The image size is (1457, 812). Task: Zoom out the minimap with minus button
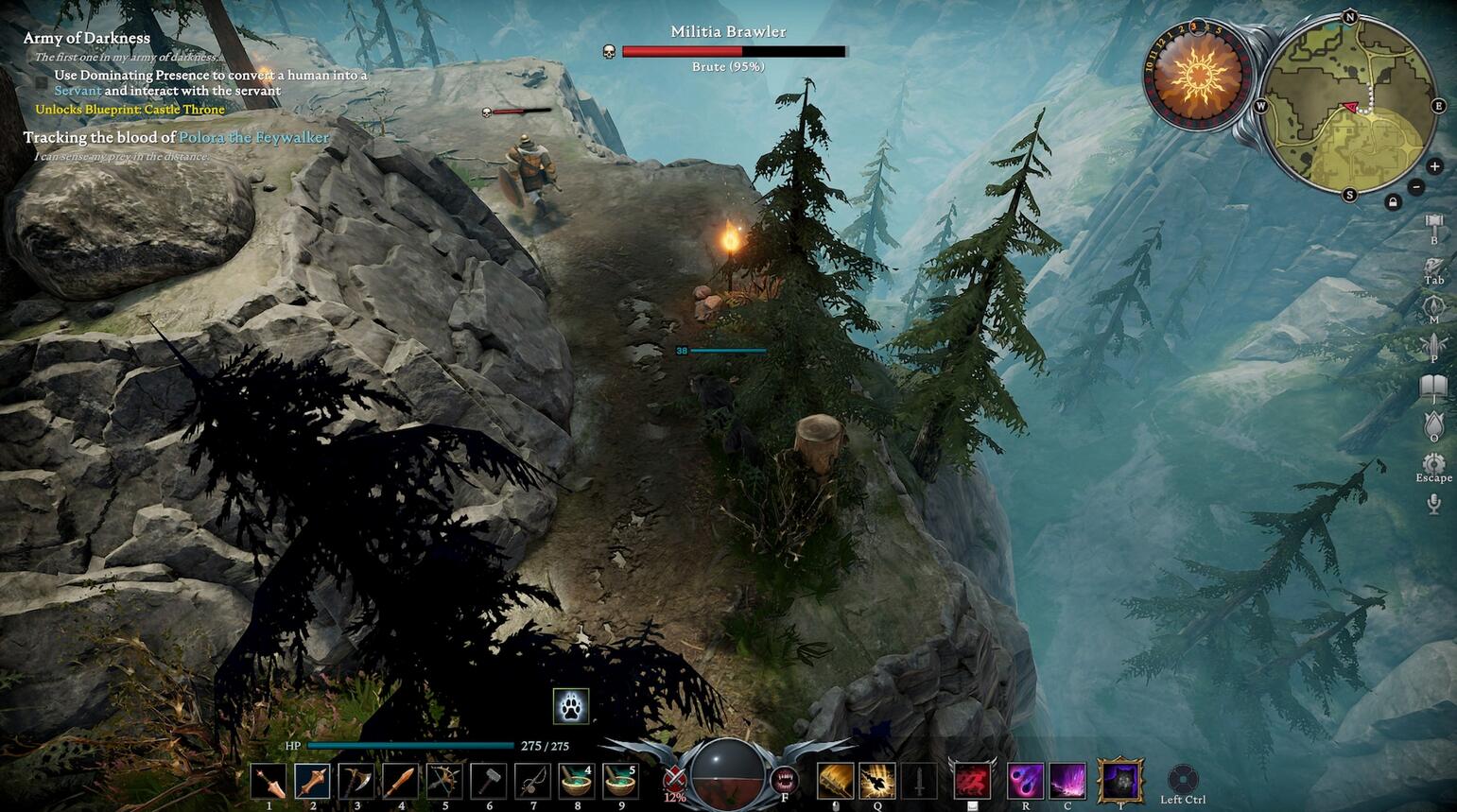pos(1415,186)
